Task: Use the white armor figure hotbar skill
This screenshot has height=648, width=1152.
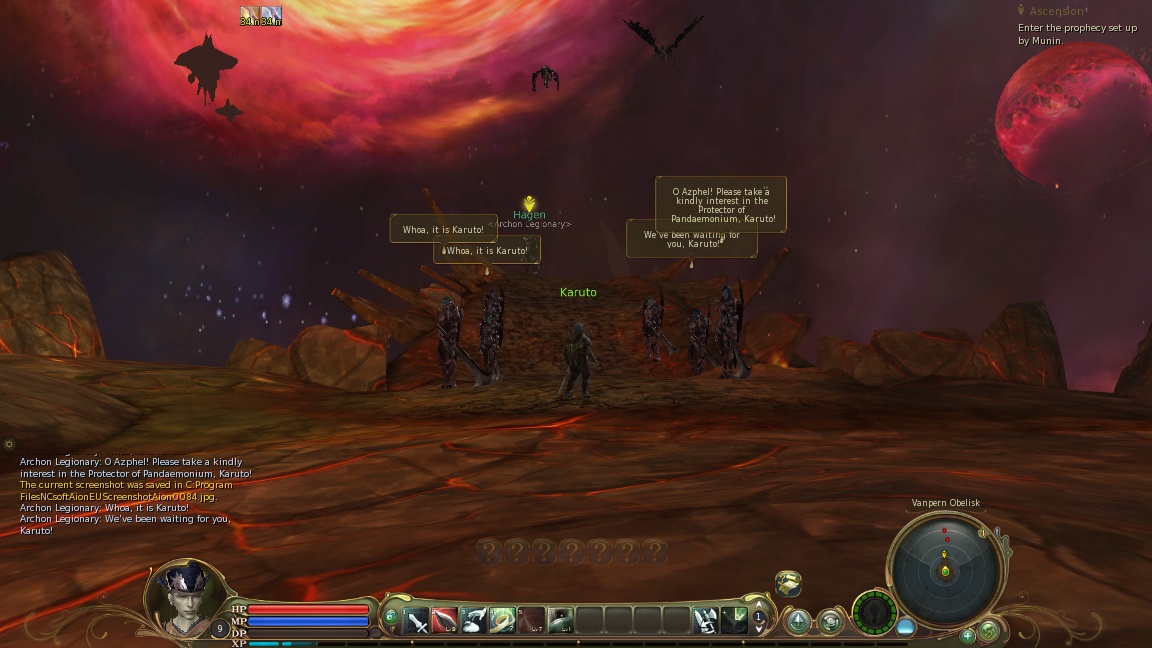Action: [706, 621]
